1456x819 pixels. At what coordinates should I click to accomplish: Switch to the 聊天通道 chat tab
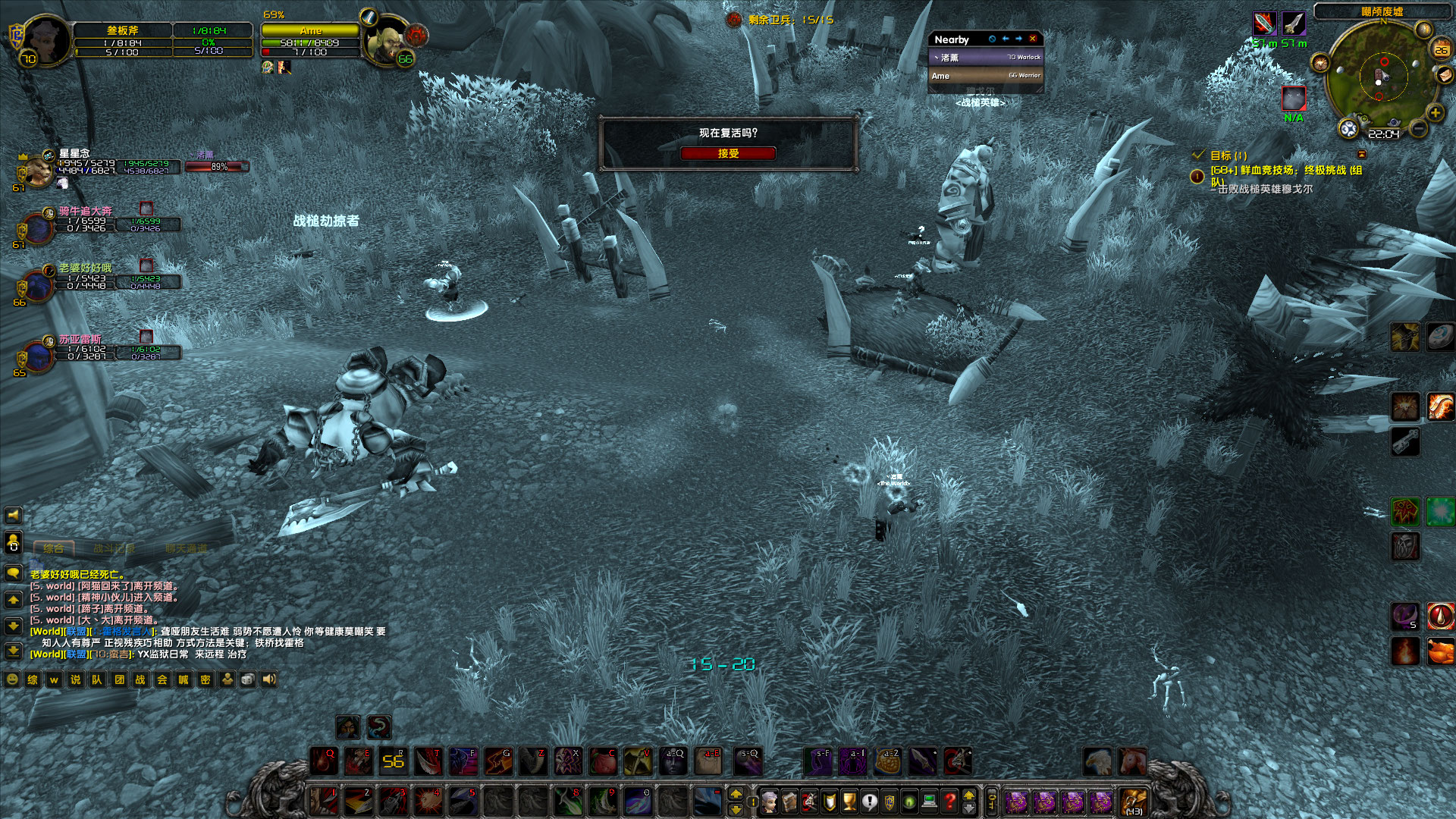click(x=187, y=548)
